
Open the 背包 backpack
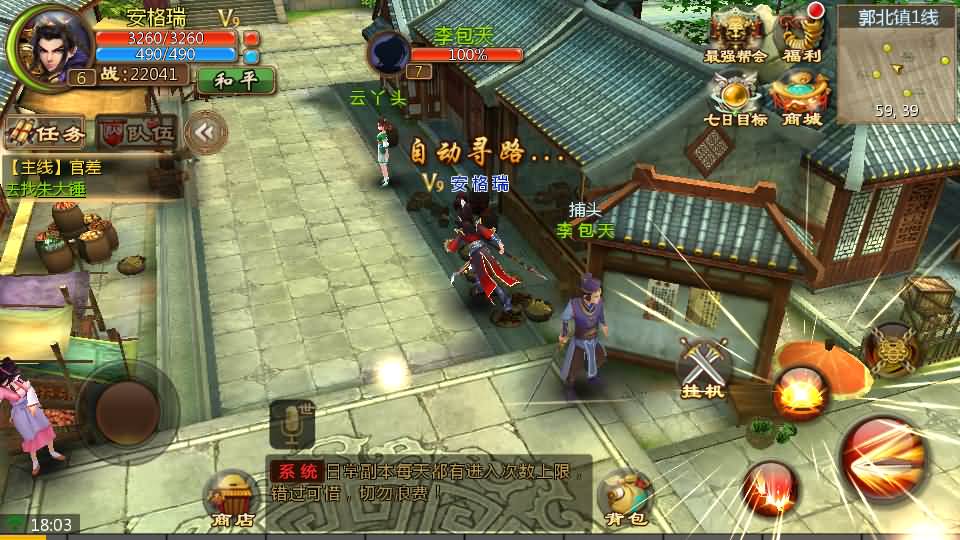pos(626,497)
